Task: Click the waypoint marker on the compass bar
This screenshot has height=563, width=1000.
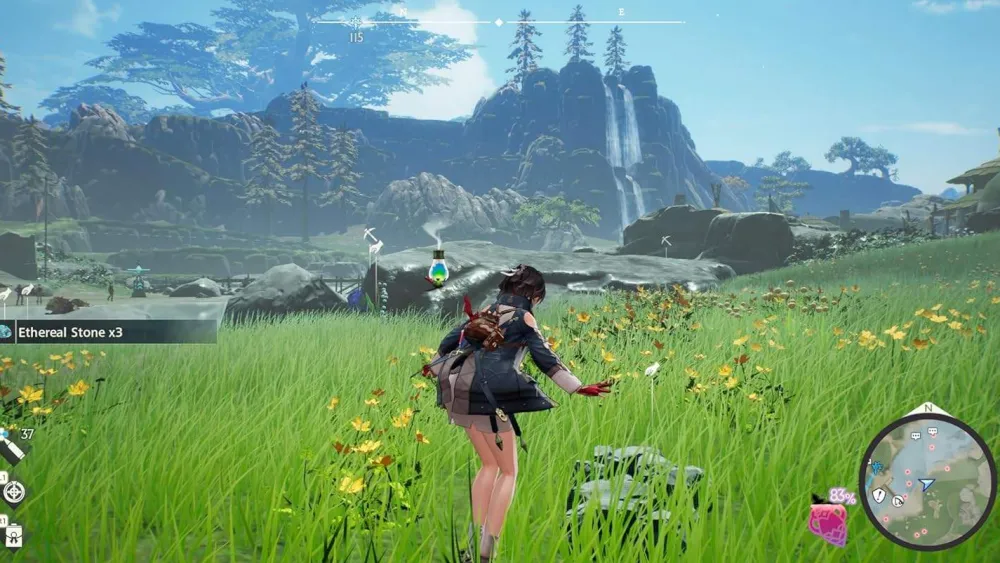Action: point(357,22)
